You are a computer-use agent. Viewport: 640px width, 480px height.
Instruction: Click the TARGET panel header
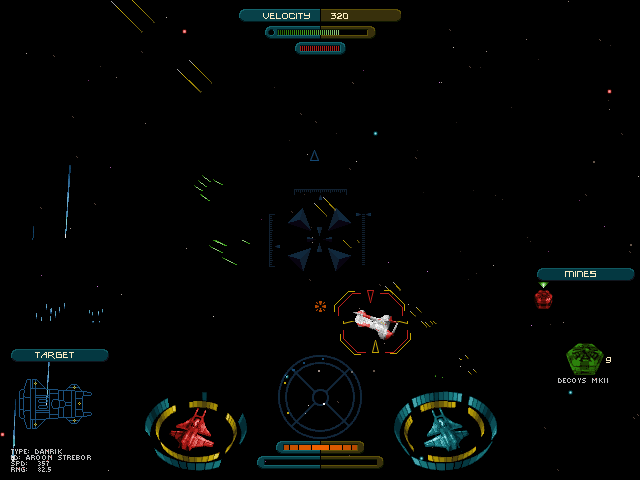pos(59,355)
